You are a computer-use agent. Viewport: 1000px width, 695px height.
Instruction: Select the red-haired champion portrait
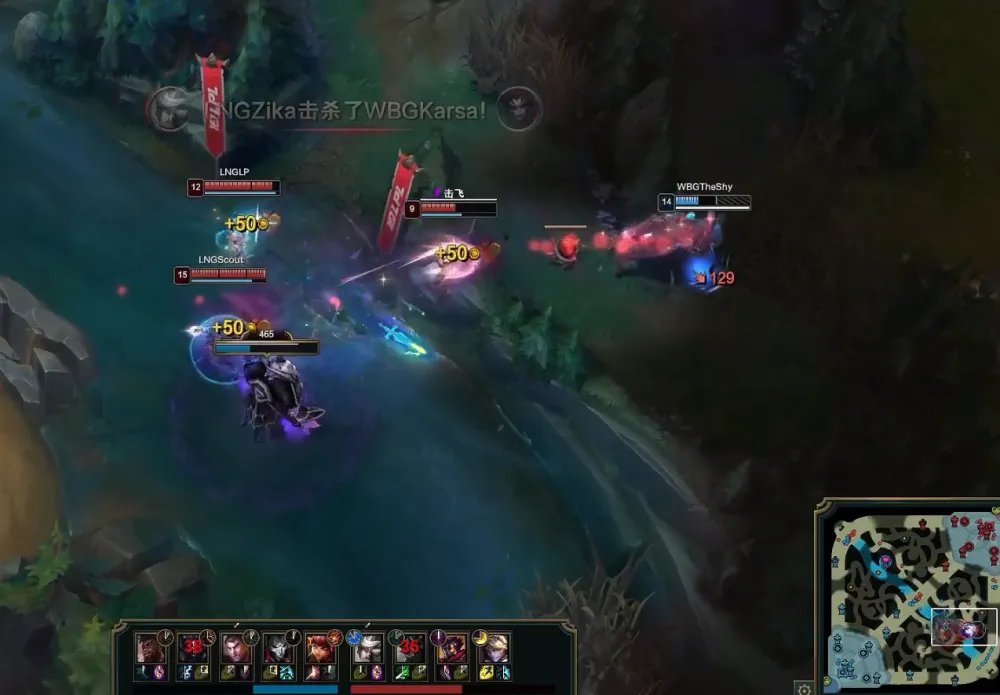pyautogui.click(x=322, y=647)
